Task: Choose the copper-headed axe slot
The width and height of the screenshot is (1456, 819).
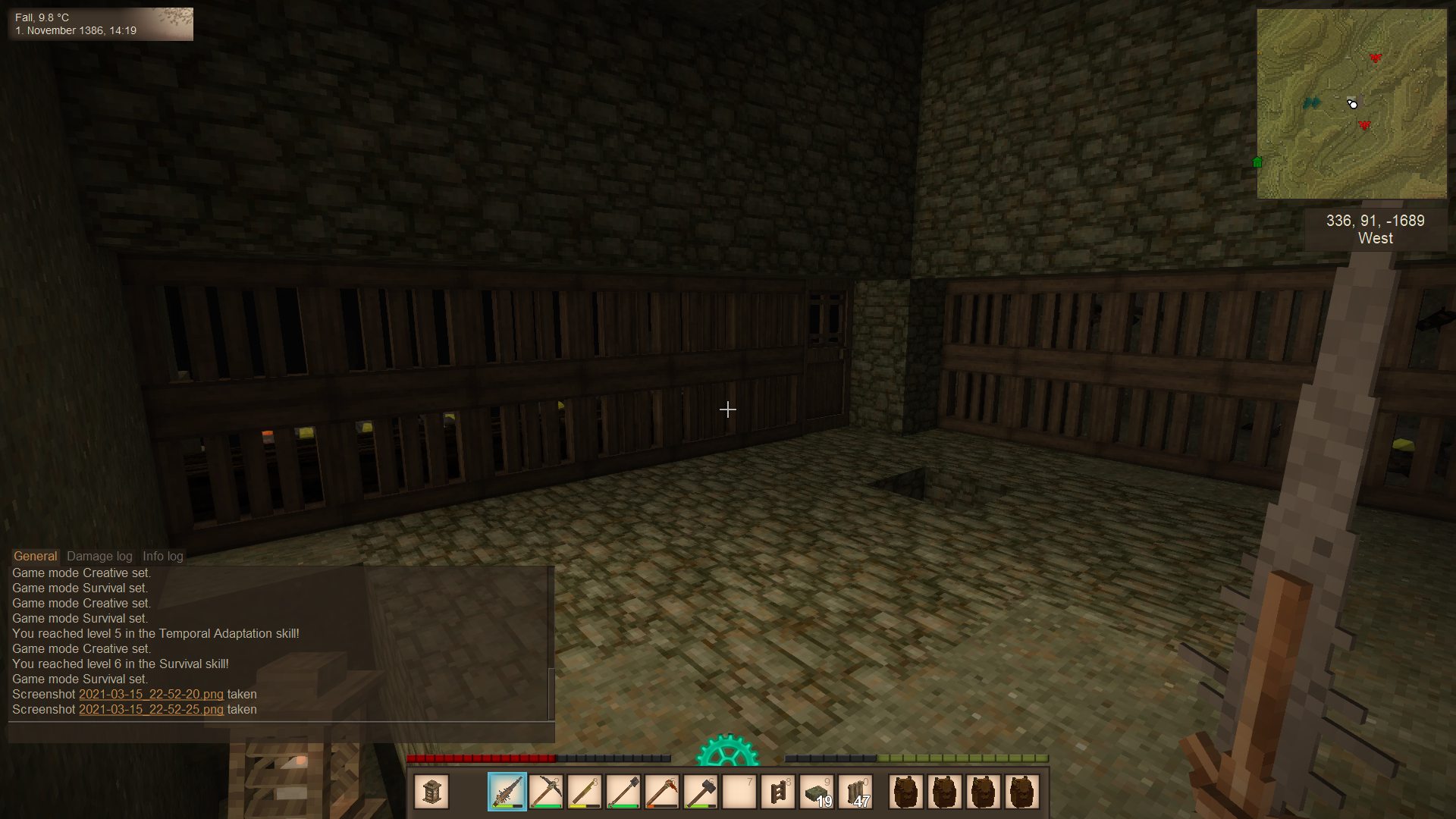Action: click(661, 792)
